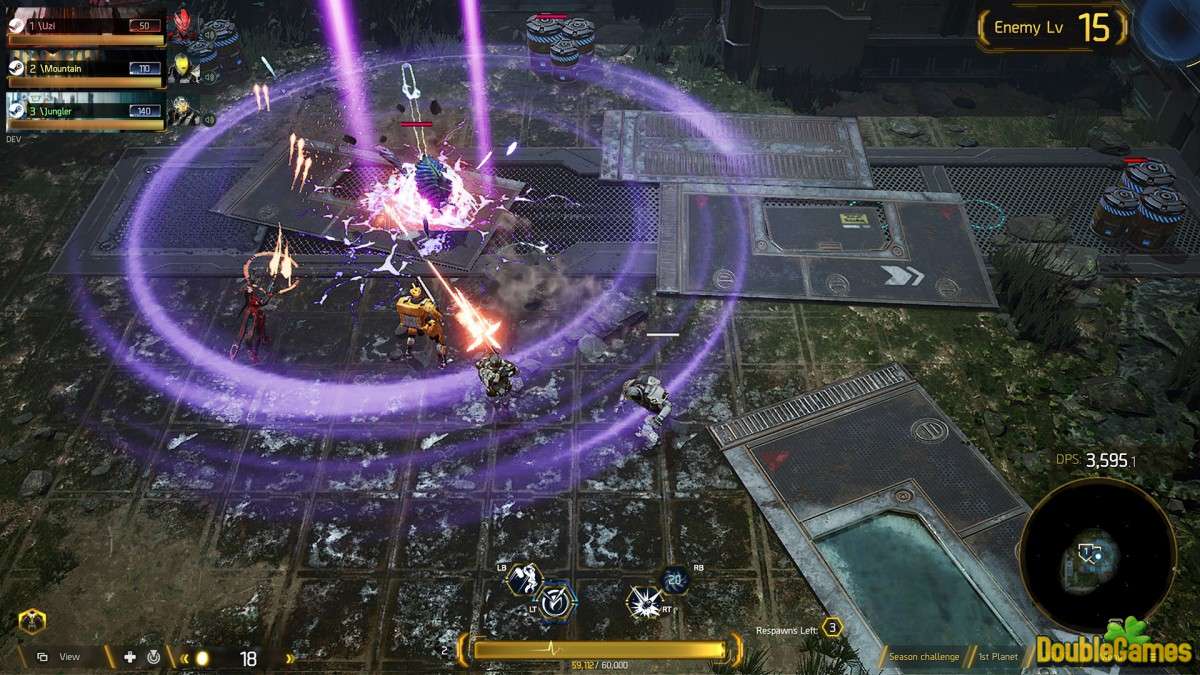The image size is (1200, 675).
Task: Click the red-armored Uzi character portrait
Action: [182, 25]
